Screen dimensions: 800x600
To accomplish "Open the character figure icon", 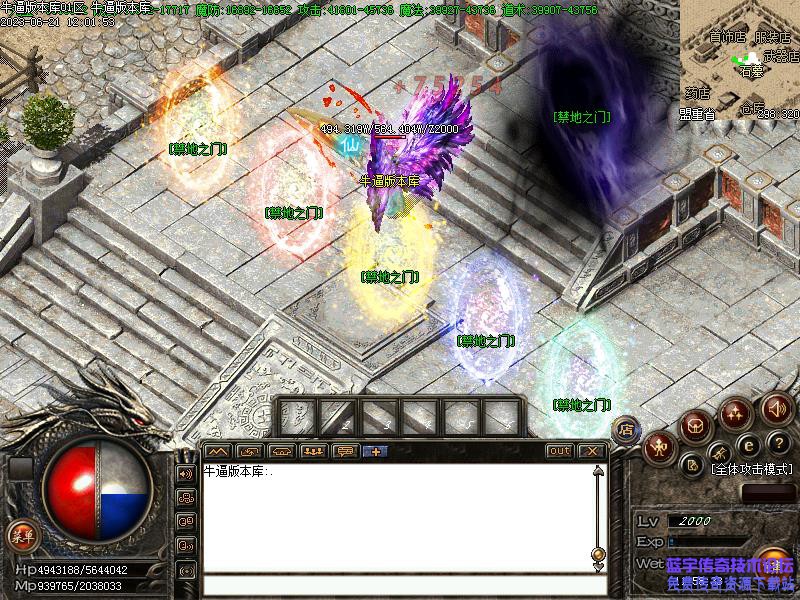I will pos(660,446).
